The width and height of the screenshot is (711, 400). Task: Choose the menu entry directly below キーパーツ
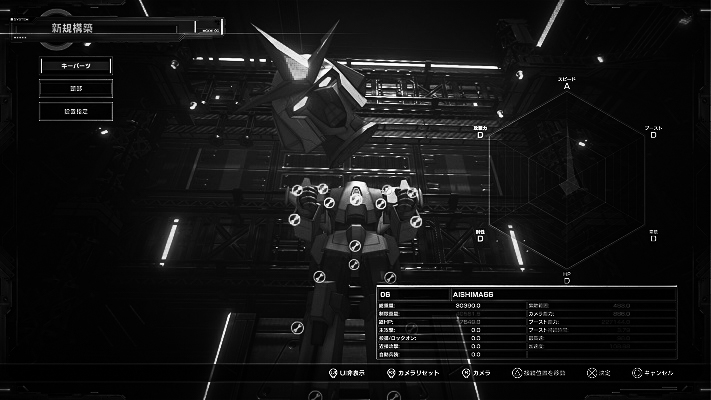point(76,88)
